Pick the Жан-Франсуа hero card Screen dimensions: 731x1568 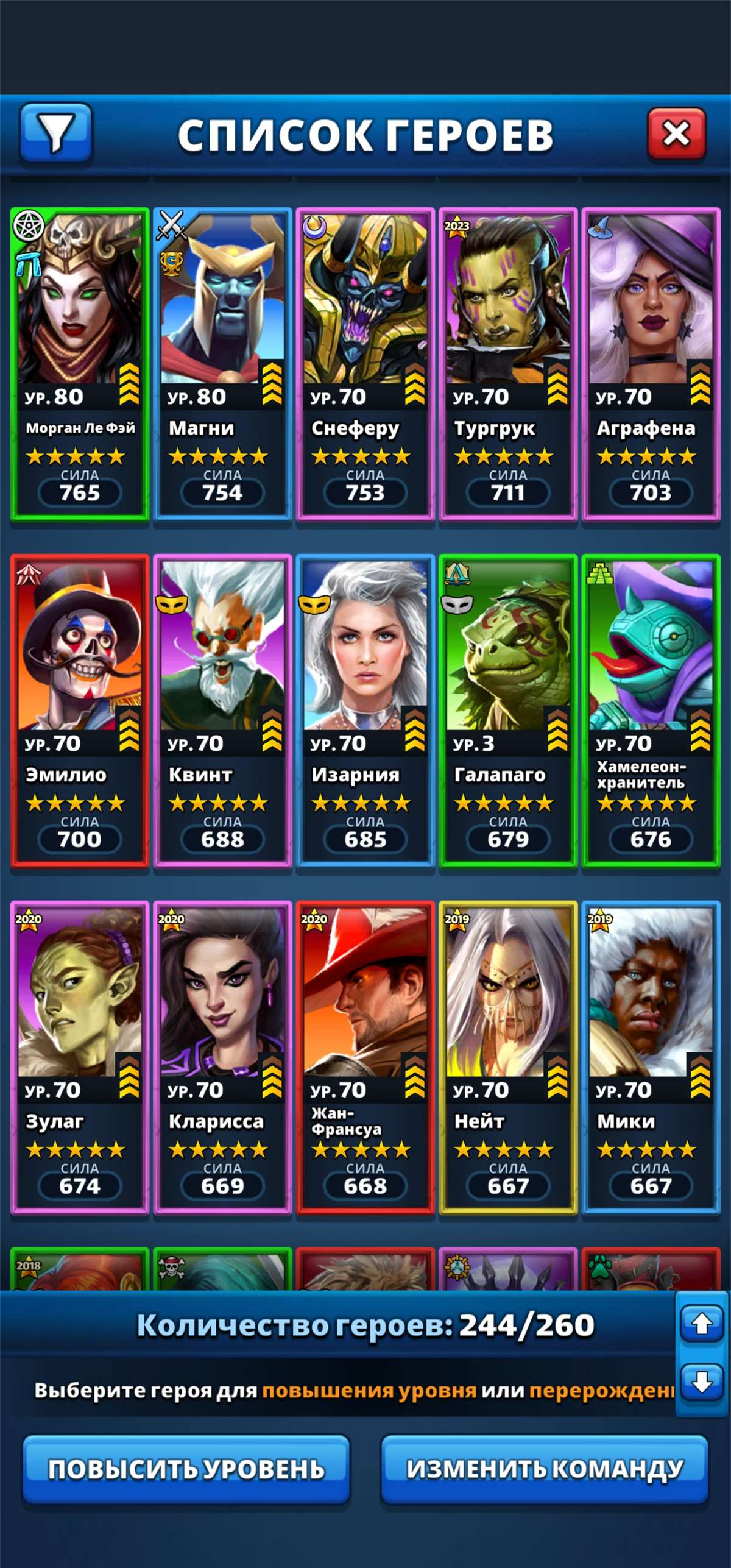(x=365, y=1057)
